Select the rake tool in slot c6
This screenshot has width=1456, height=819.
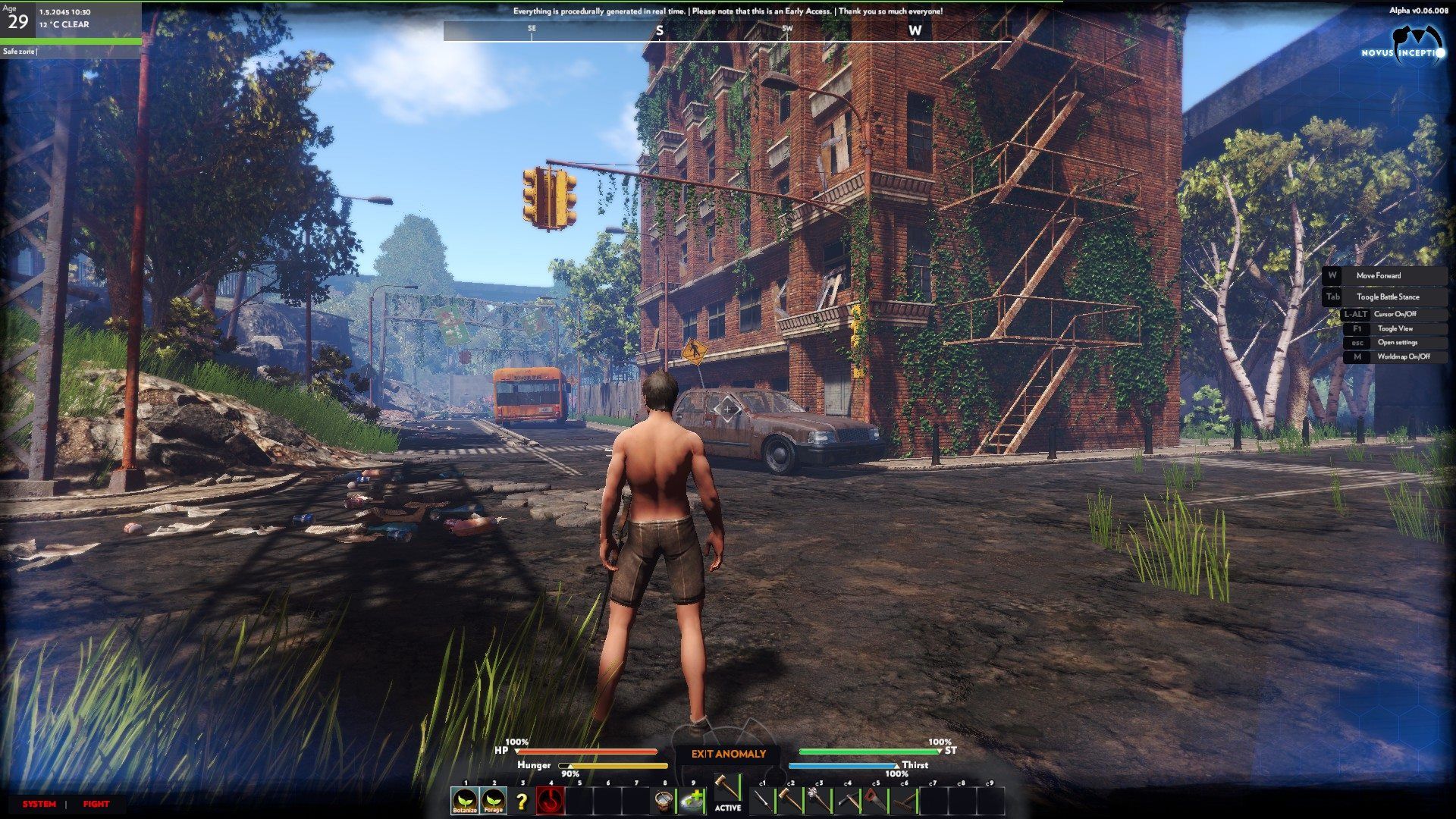click(903, 799)
